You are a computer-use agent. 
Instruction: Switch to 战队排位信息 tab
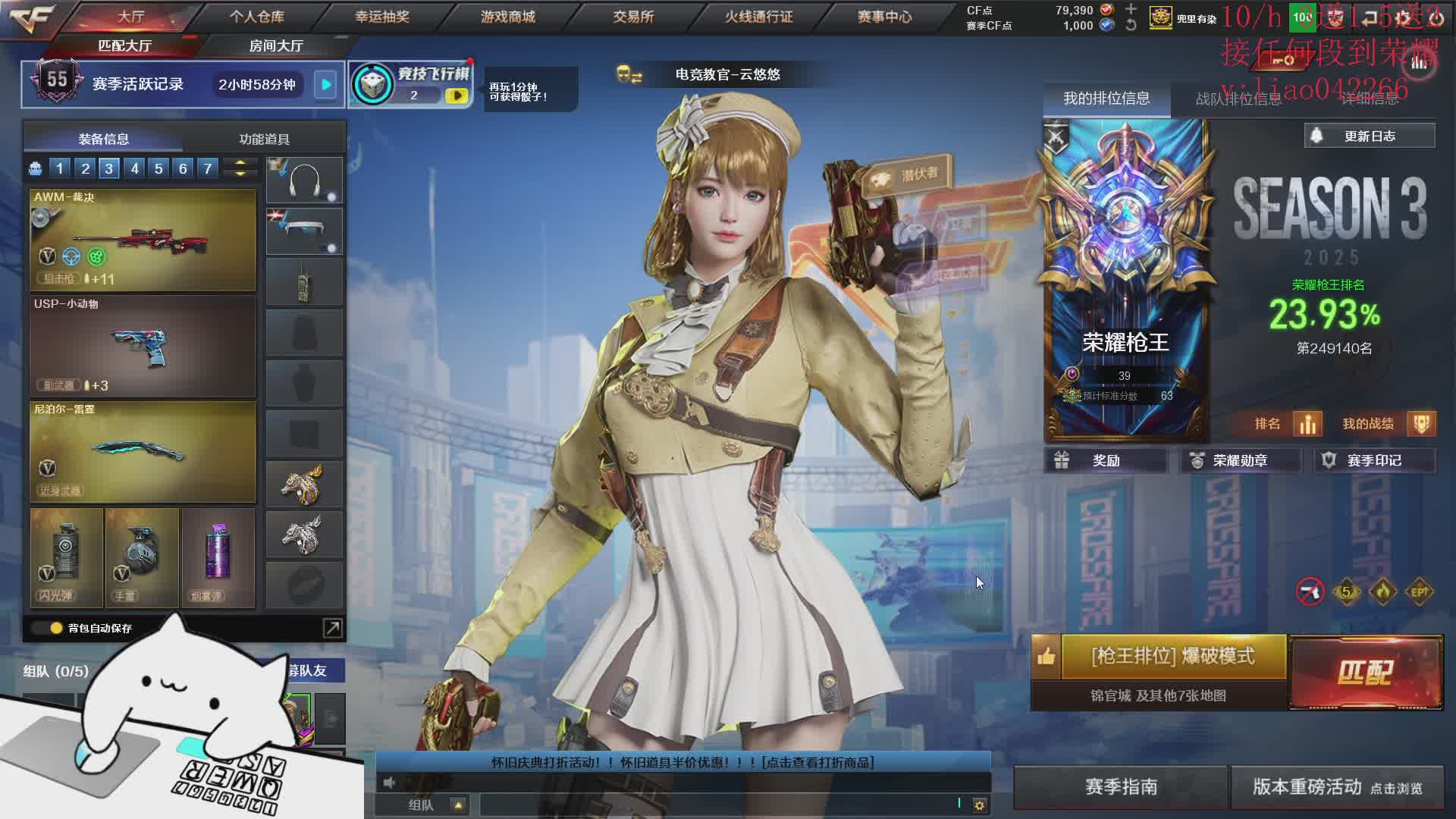(1238, 99)
